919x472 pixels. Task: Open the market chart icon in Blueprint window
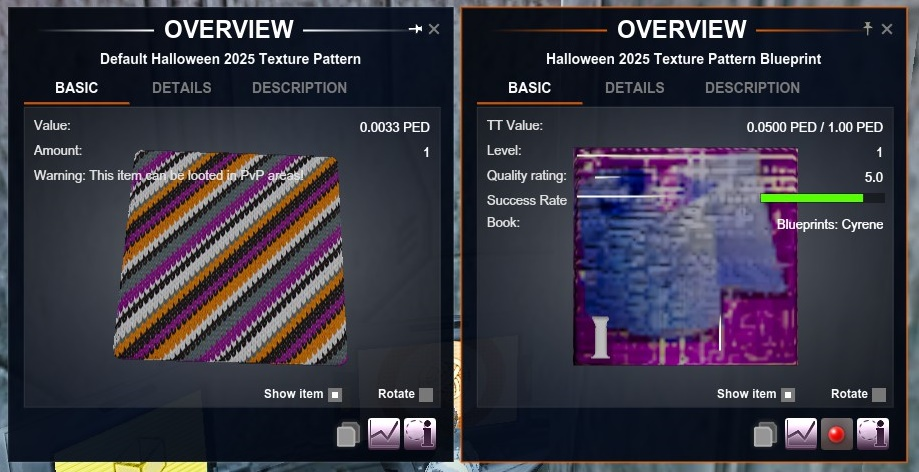click(x=801, y=434)
